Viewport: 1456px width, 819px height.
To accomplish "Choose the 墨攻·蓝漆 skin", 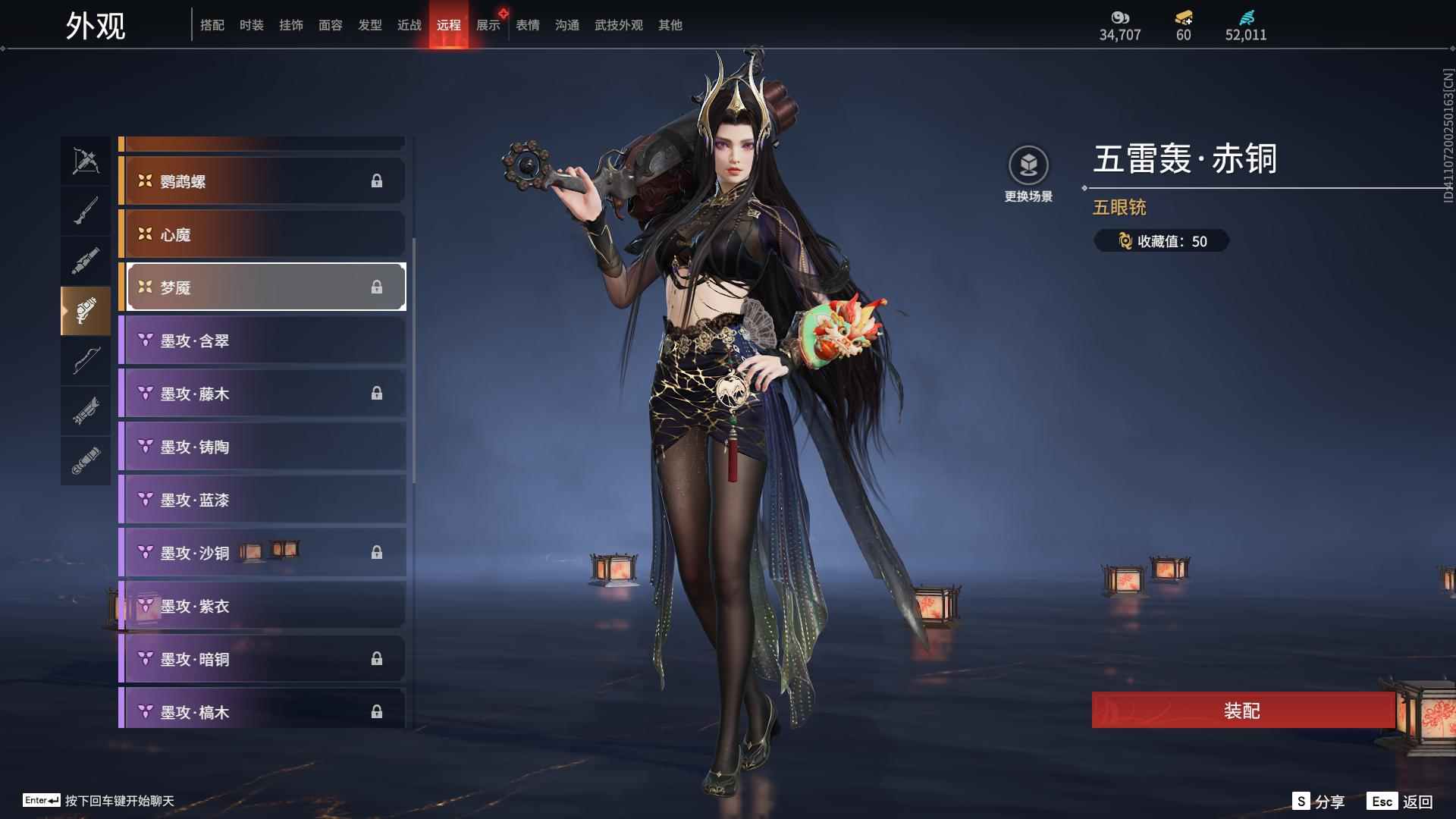I will (262, 500).
